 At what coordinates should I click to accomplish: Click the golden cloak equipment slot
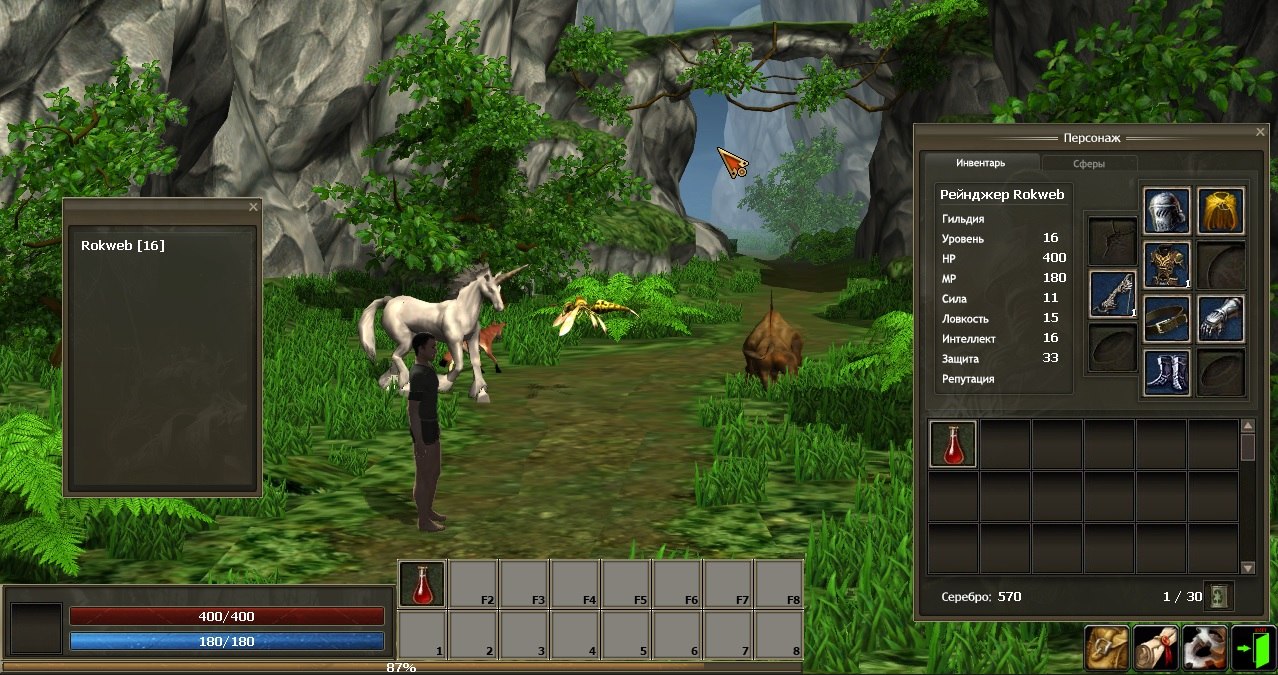point(1221,211)
